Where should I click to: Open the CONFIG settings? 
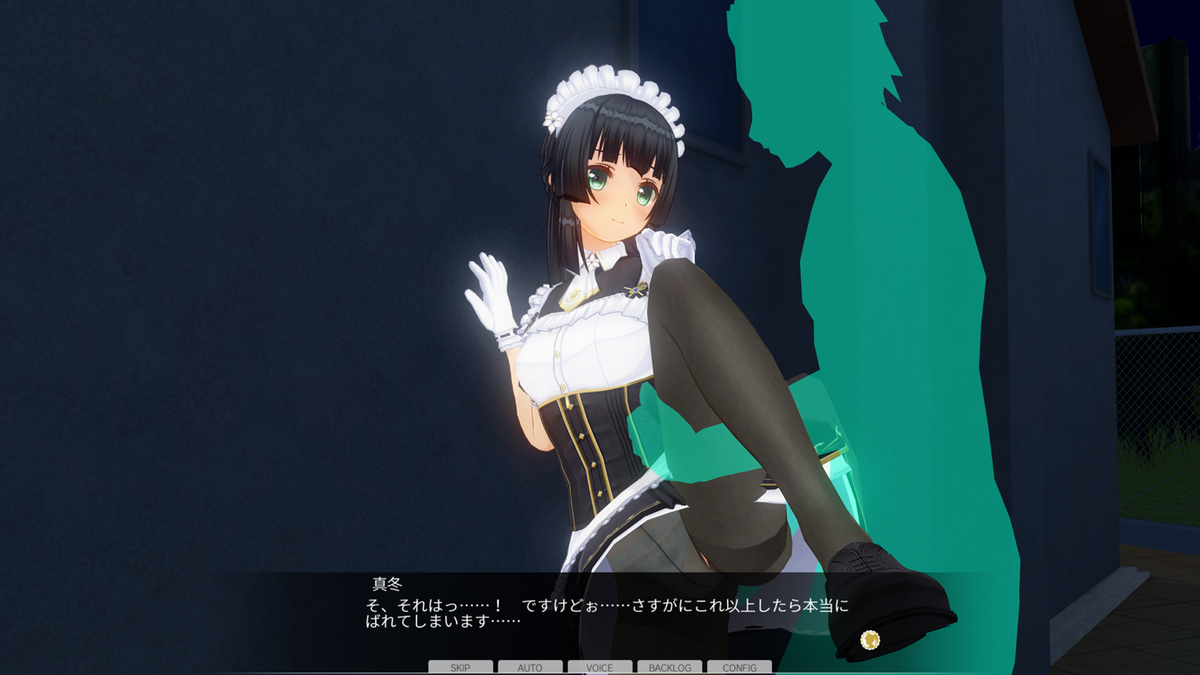739,667
